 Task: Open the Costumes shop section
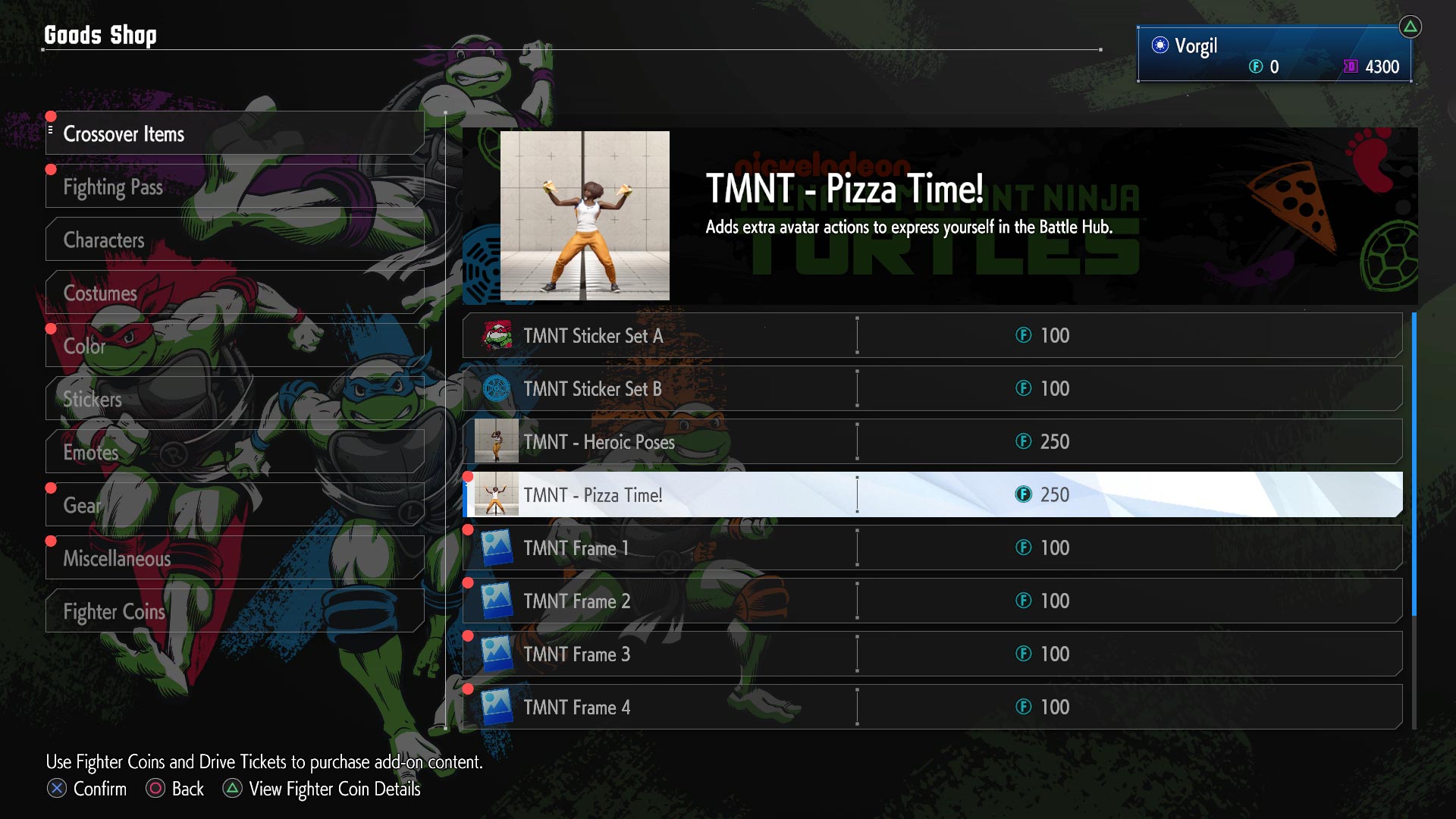[99, 293]
